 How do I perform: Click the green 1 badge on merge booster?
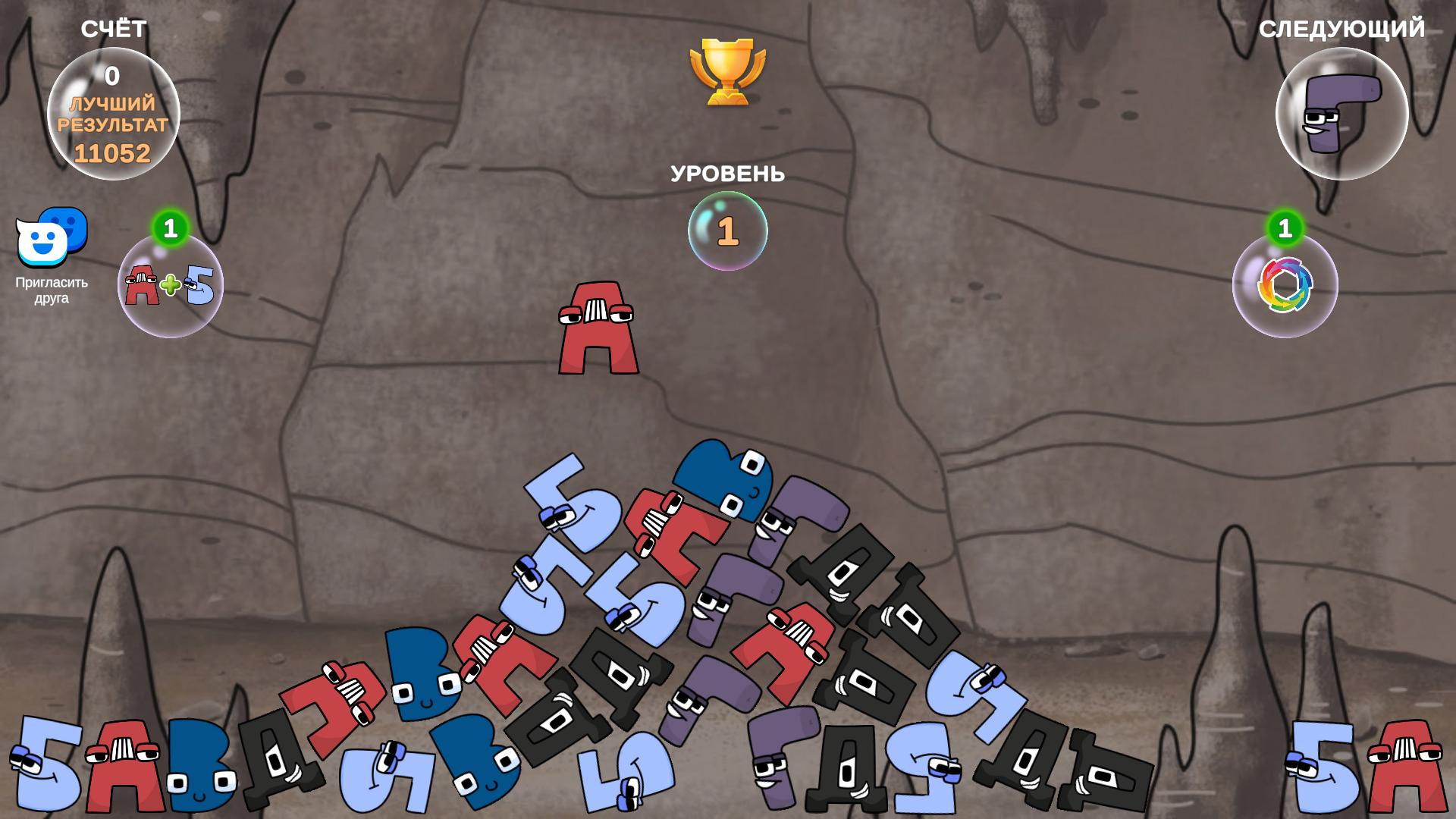pos(171,226)
